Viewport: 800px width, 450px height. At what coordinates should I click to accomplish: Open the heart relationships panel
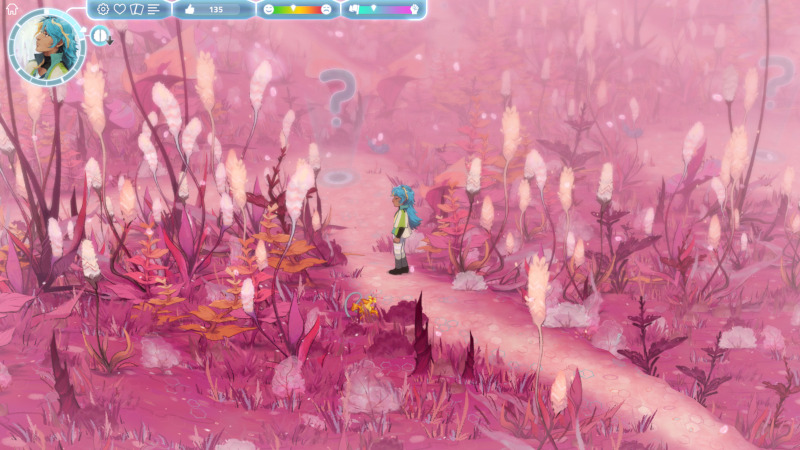tap(120, 9)
